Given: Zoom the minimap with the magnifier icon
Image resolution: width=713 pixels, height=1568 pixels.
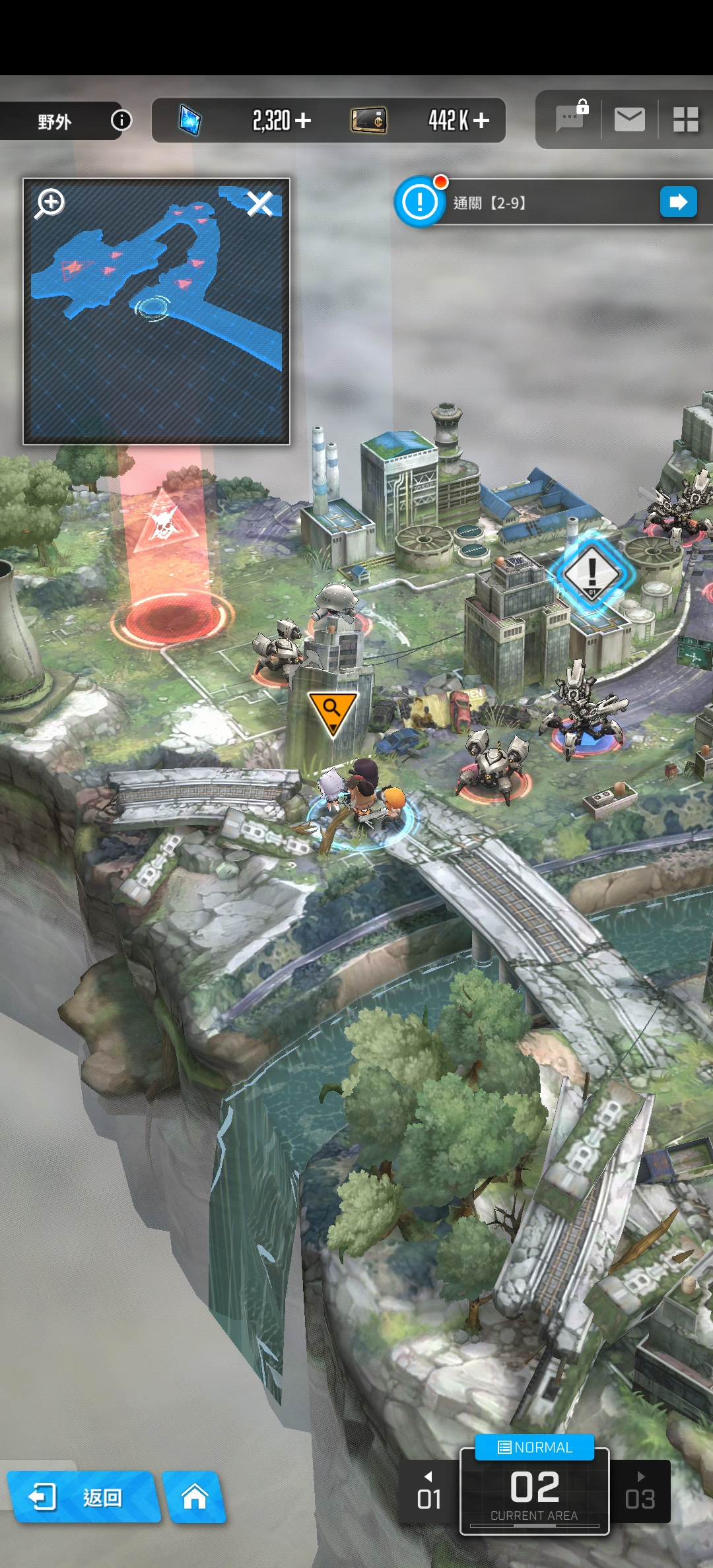Looking at the screenshot, I should tap(51, 203).
